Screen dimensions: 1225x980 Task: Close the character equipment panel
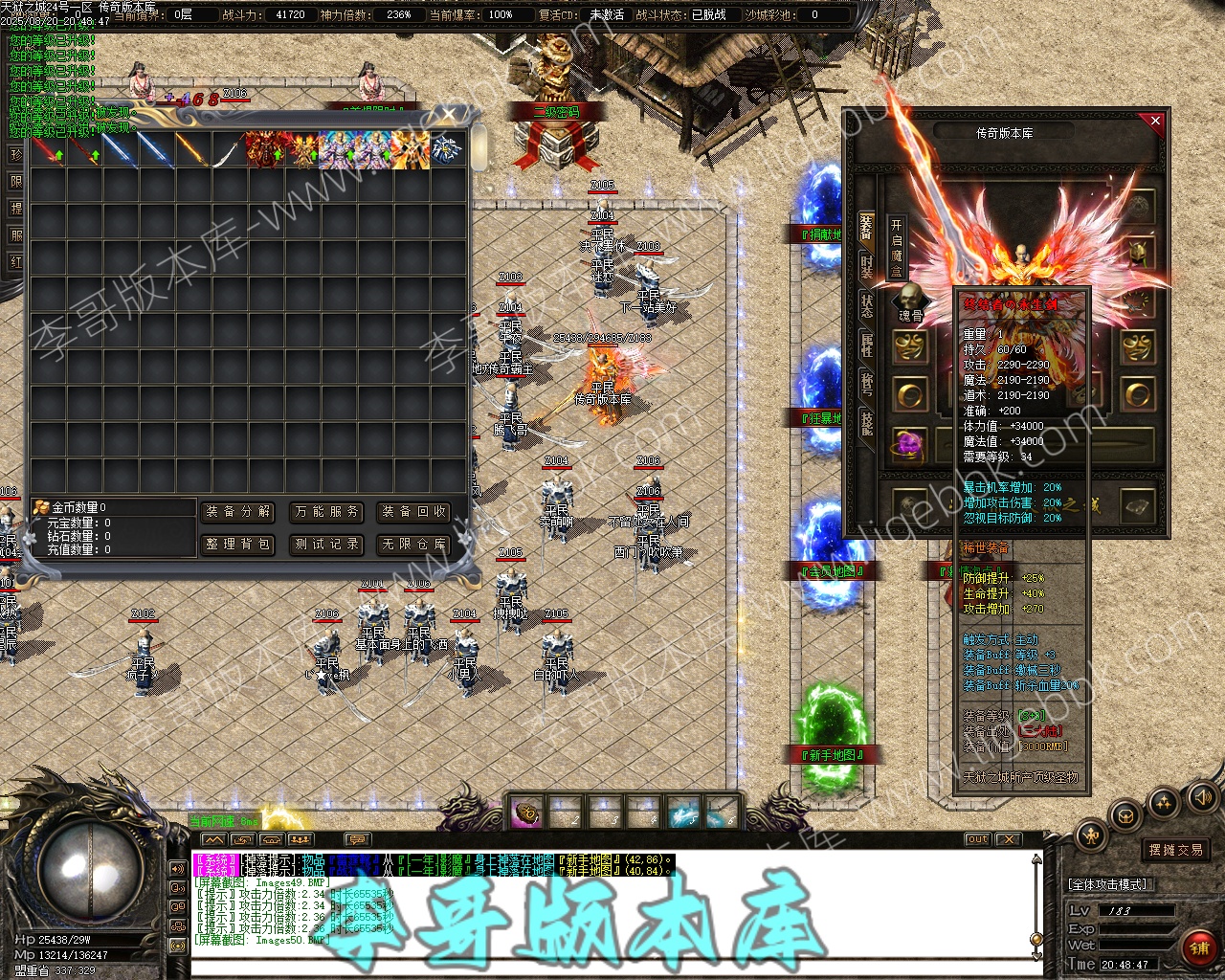pyautogui.click(x=1155, y=122)
